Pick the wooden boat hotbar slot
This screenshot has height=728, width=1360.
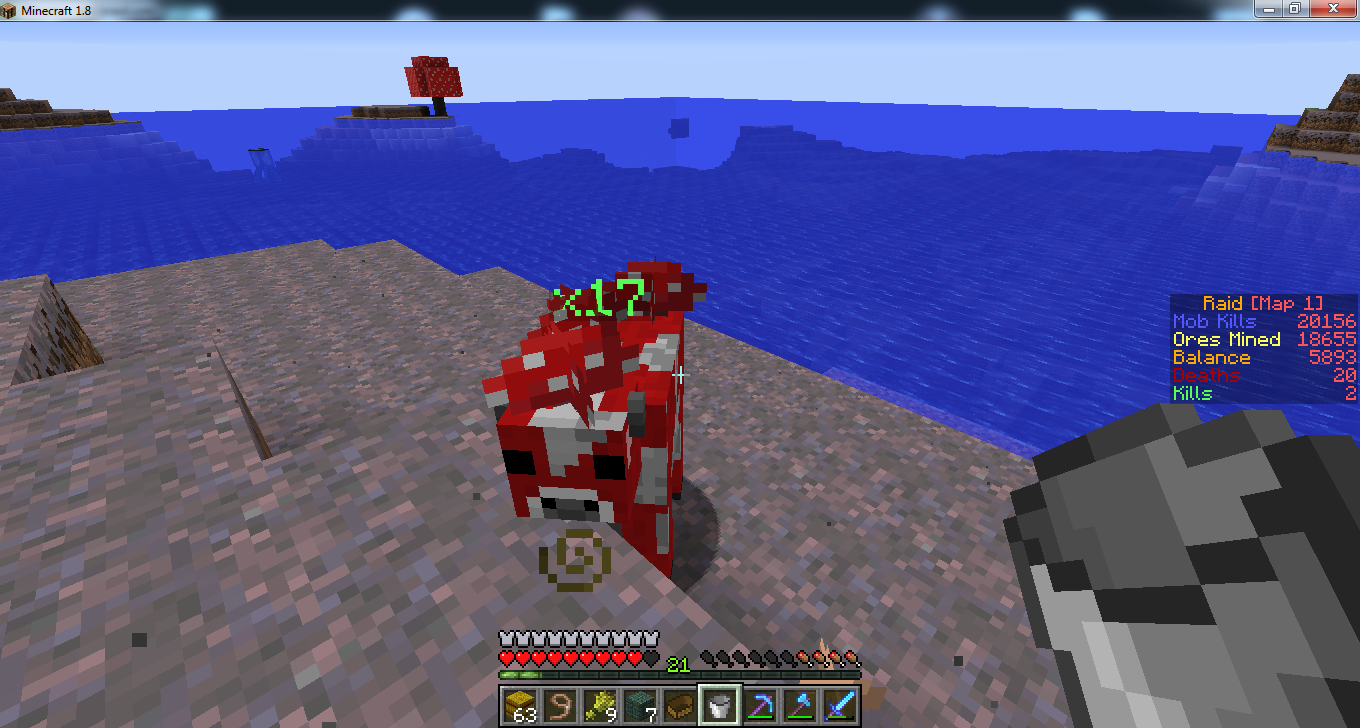point(680,704)
